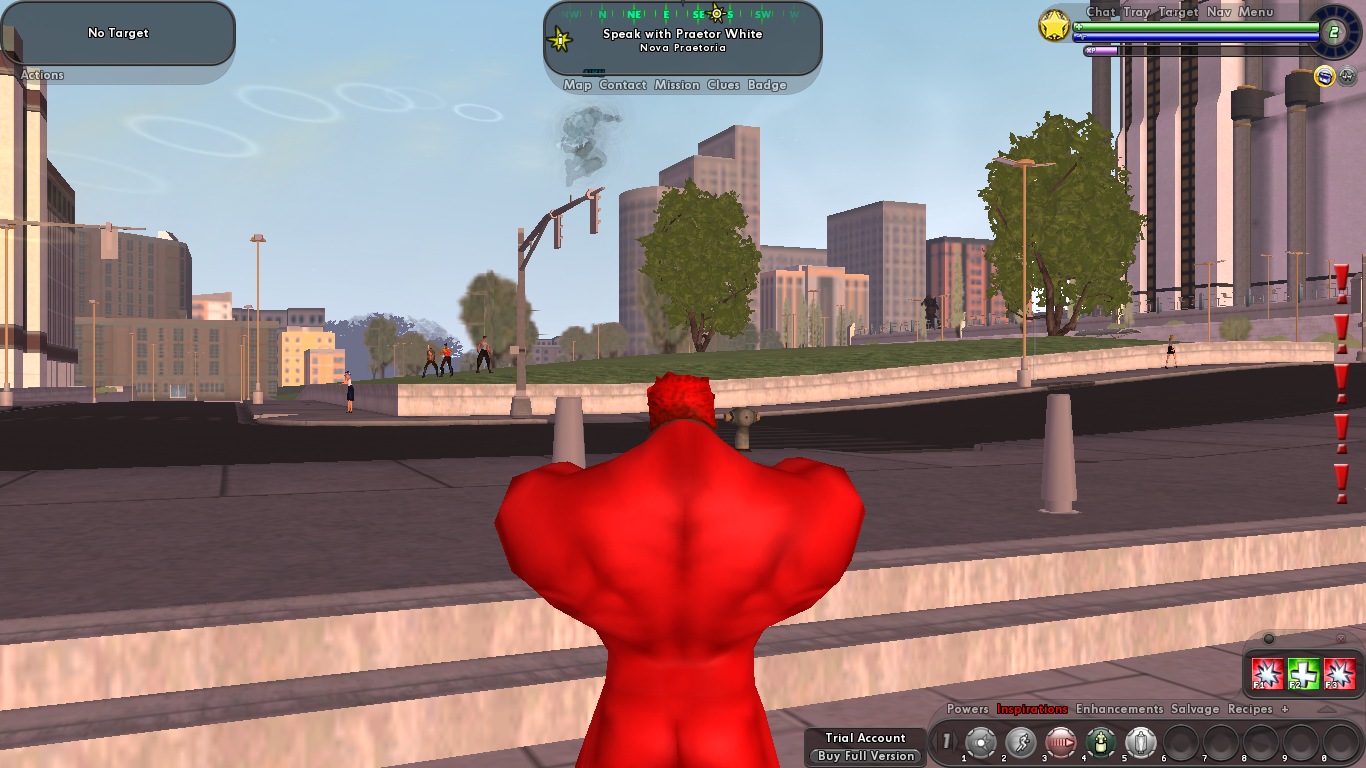Click the left arrow beside tray number 1
The image size is (1366, 768).
click(935, 742)
